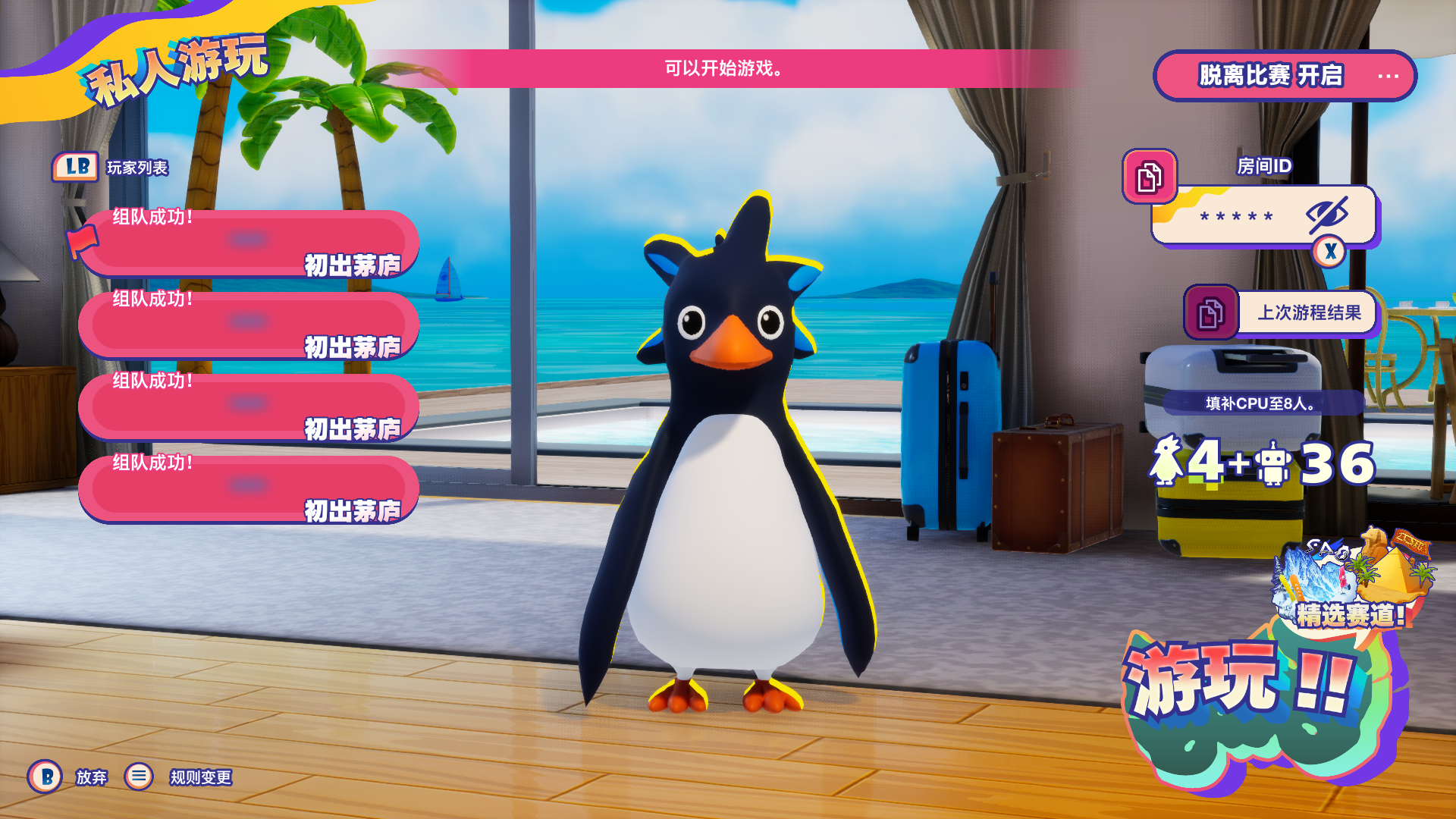This screenshot has height=819, width=1456.
Task: Toggle the 脱离比赛 开启 option
Action: [x=1285, y=76]
